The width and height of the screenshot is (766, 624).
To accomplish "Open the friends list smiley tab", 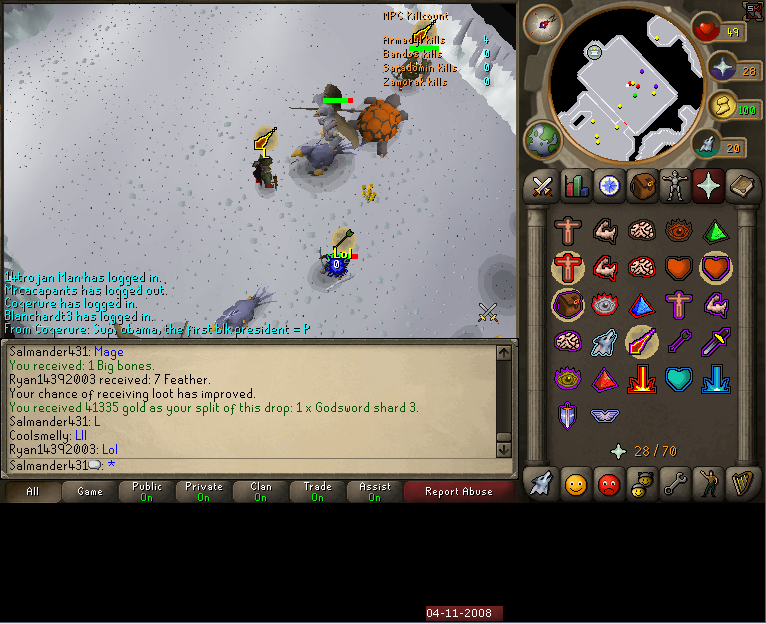I will point(576,484).
